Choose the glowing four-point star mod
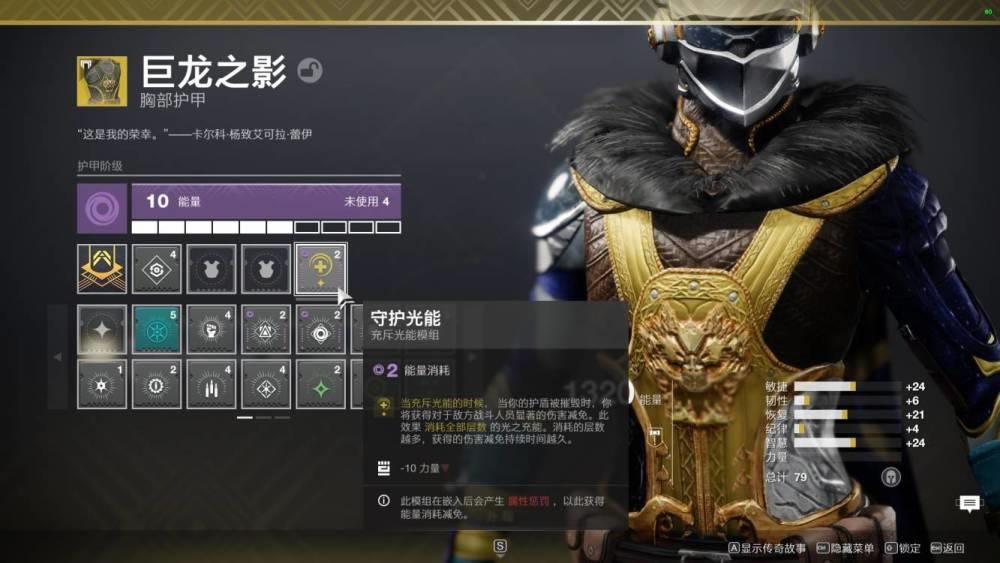 tap(102, 330)
